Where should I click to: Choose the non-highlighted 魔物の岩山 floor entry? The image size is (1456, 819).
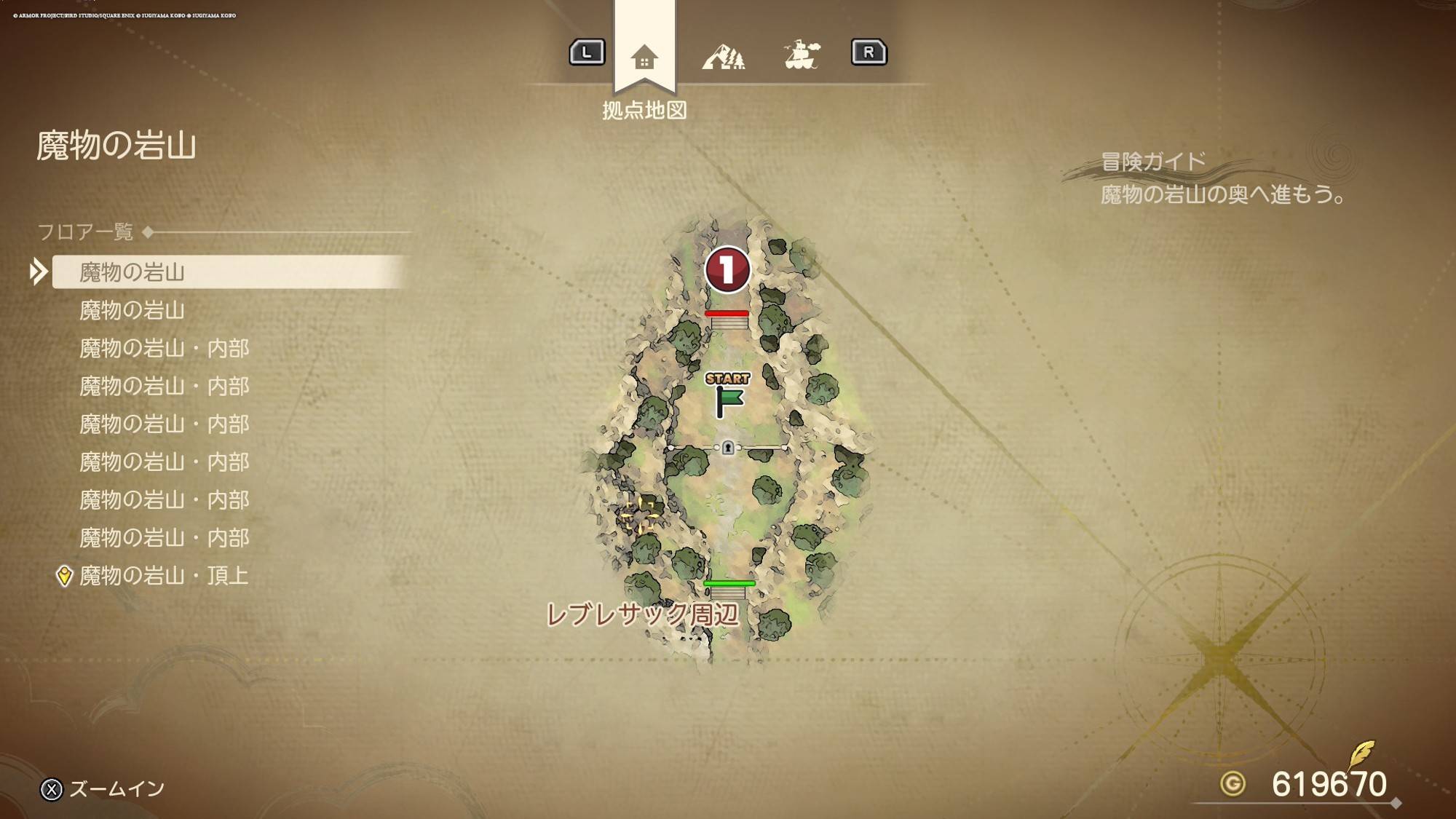point(132,310)
